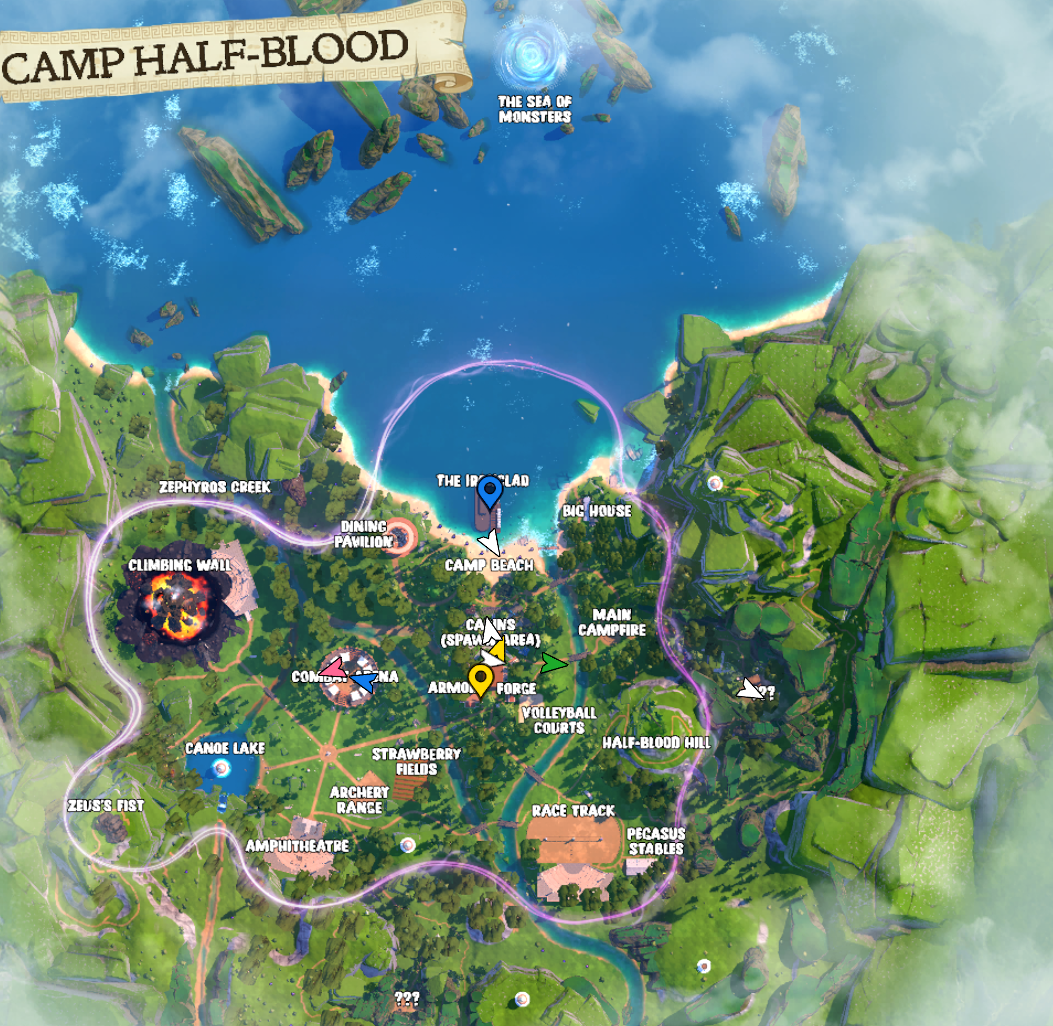Image resolution: width=1053 pixels, height=1026 pixels.
Task: Select the Big House map label
Action: coord(596,511)
